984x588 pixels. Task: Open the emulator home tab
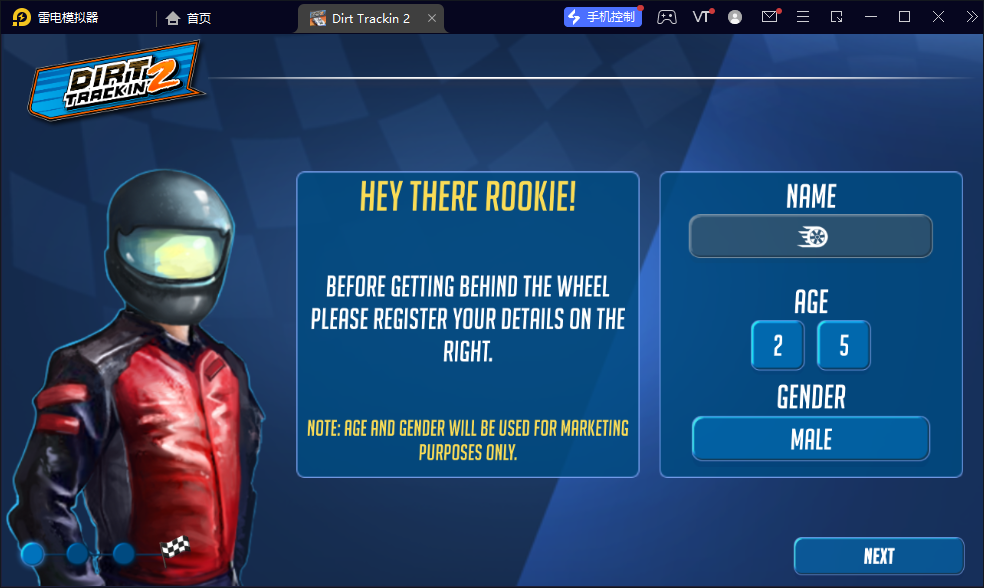(188, 18)
